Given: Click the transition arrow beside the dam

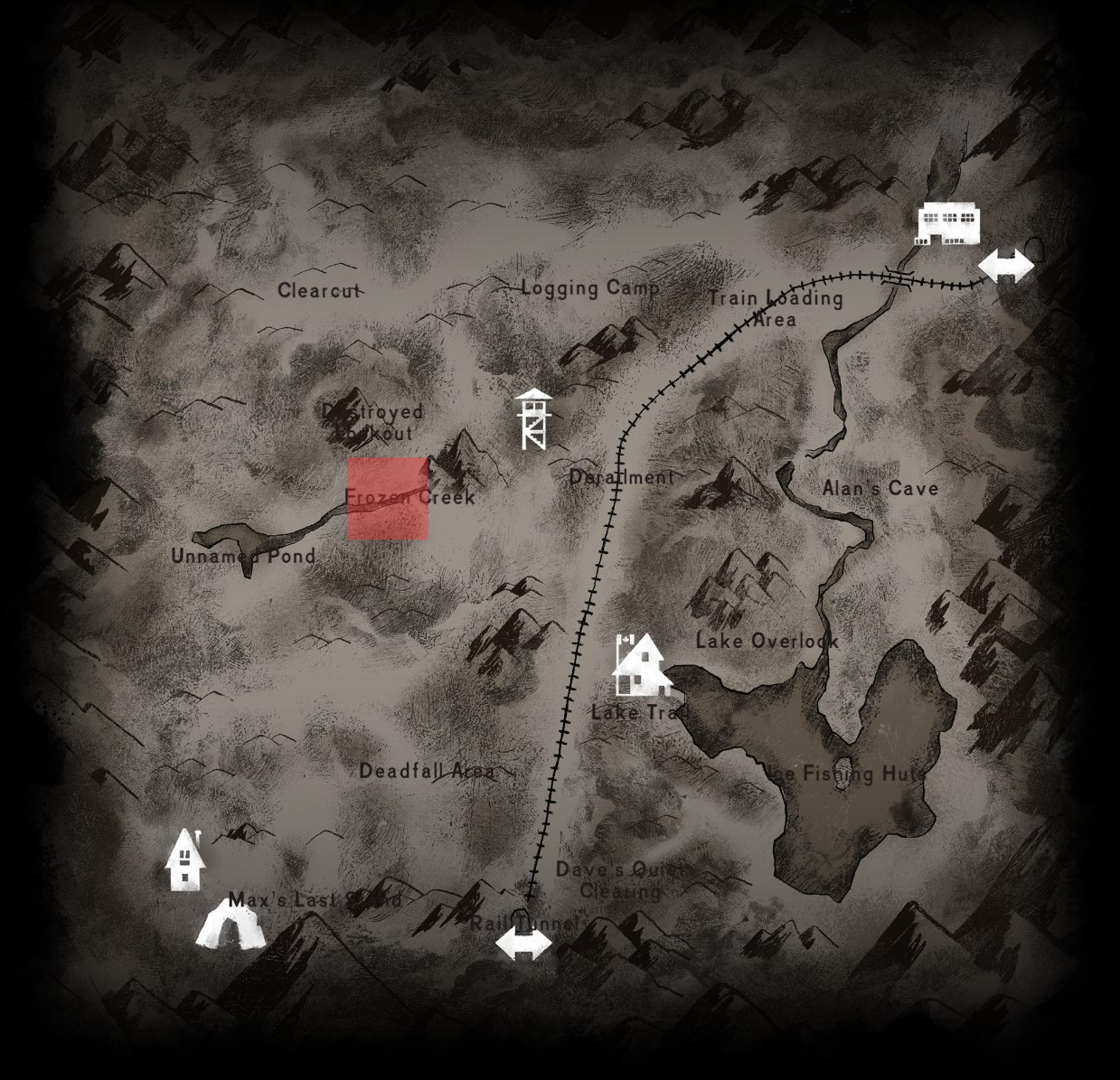Looking at the screenshot, I should click(x=1006, y=266).
